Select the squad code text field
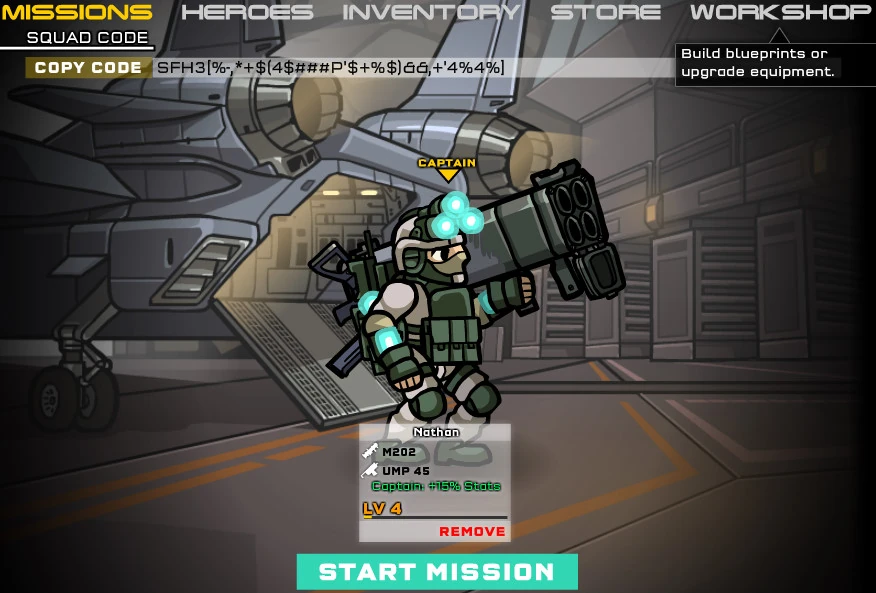The image size is (876, 593). point(410,68)
